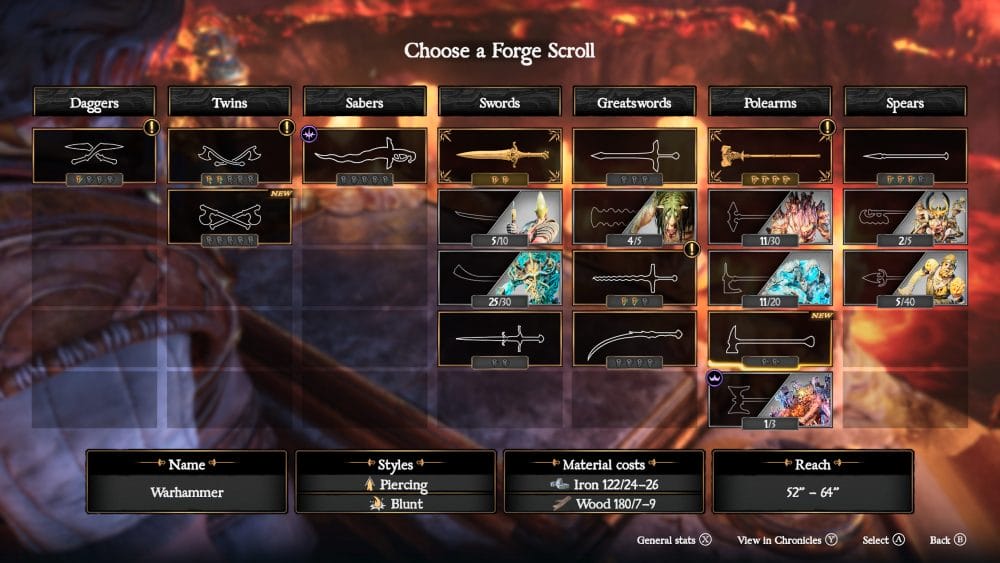Choose the wavy saber forge scroll
Image resolution: width=1000 pixels, height=563 pixels.
click(x=365, y=155)
